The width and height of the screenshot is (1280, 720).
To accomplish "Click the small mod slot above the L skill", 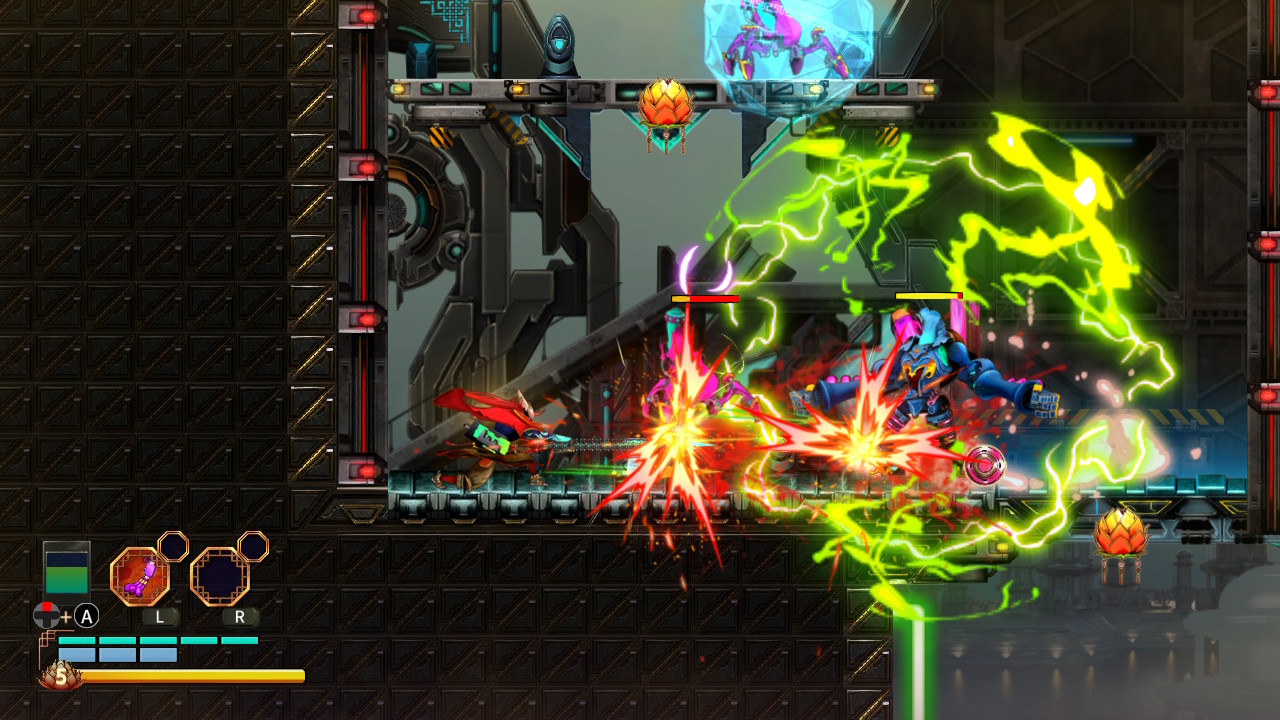I will pos(171,548).
